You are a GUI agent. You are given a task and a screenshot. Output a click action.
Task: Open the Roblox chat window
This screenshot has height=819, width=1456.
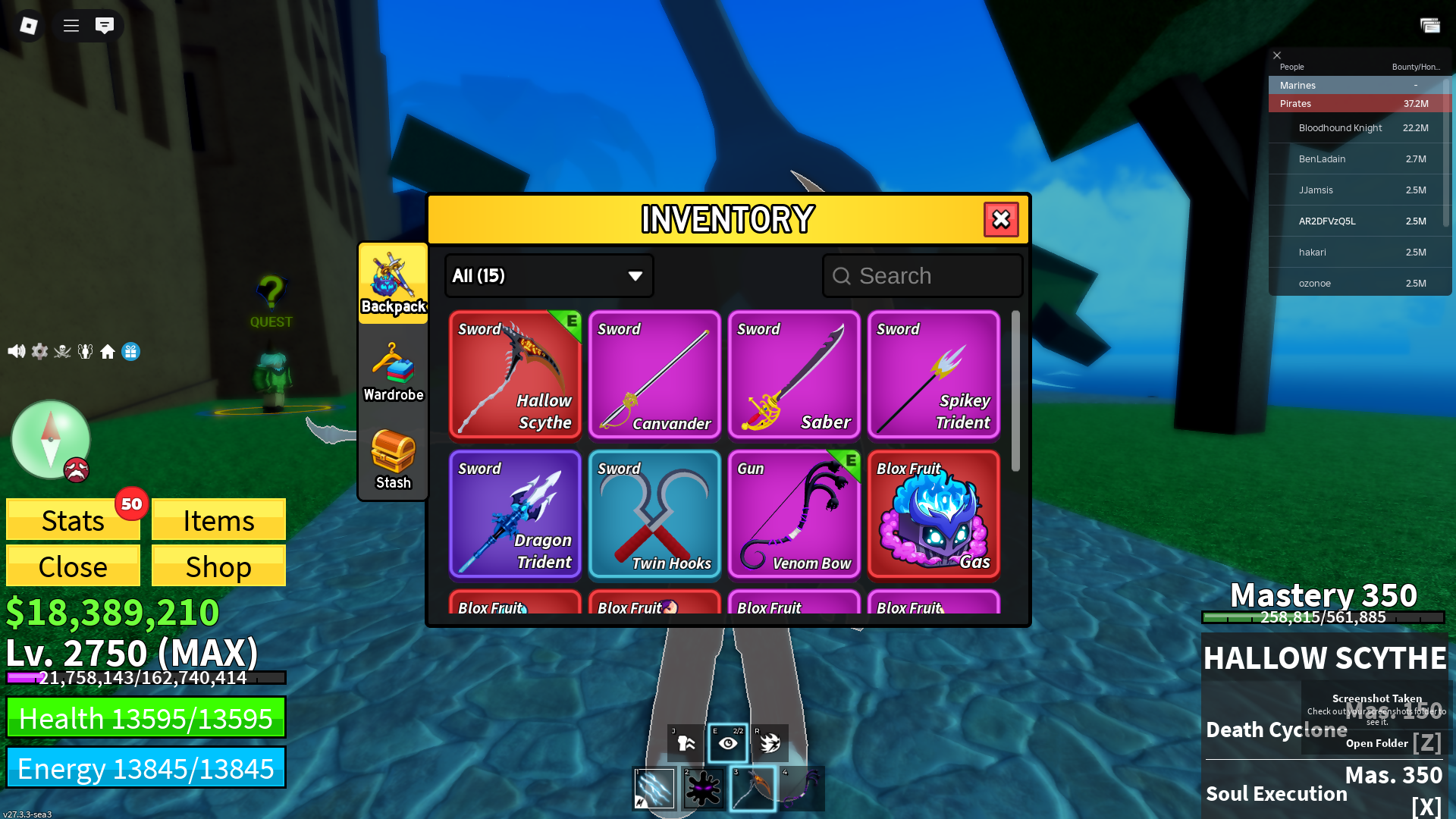point(105,26)
